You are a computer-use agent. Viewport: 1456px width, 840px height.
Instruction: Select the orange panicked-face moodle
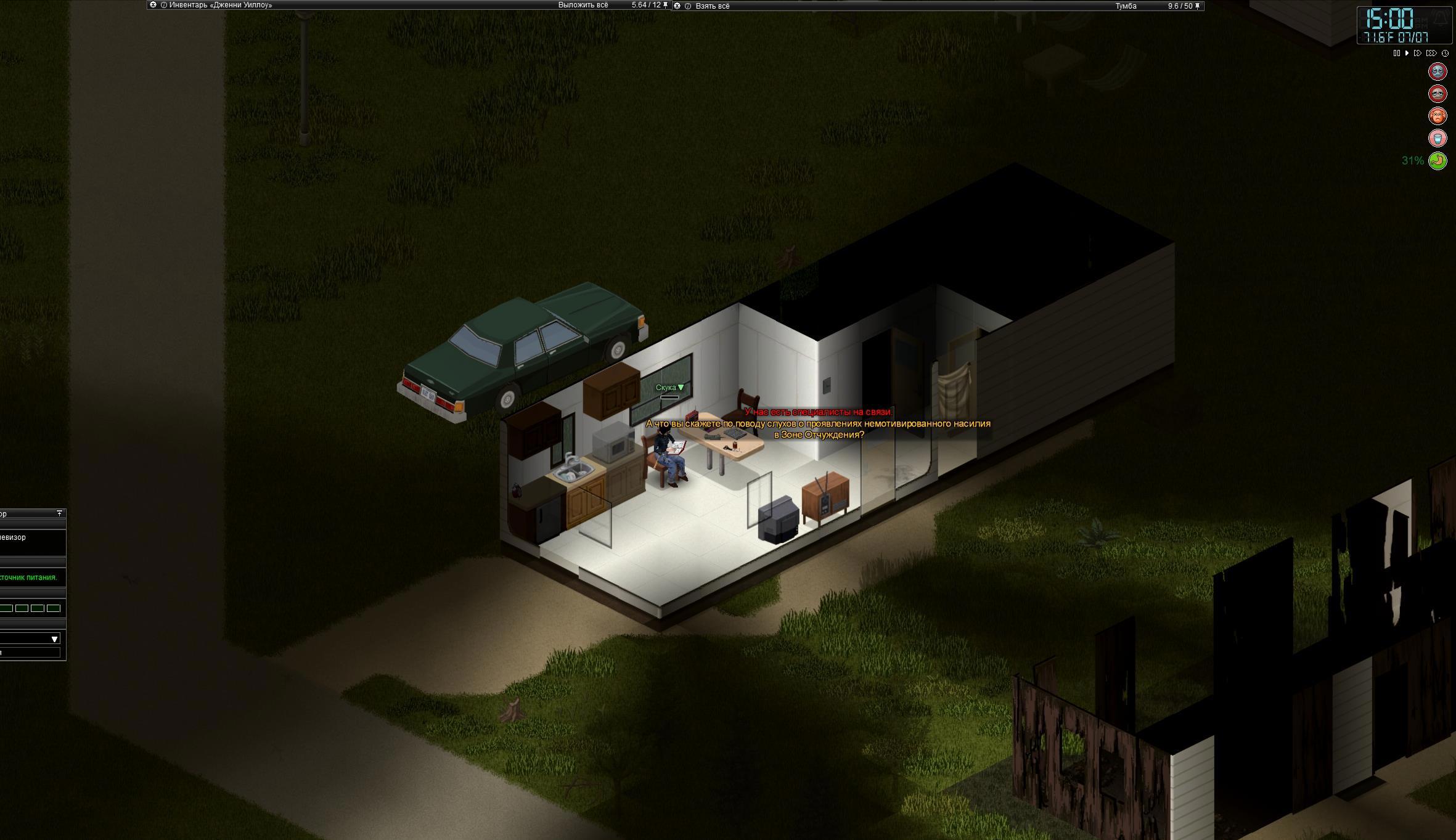[x=1438, y=116]
